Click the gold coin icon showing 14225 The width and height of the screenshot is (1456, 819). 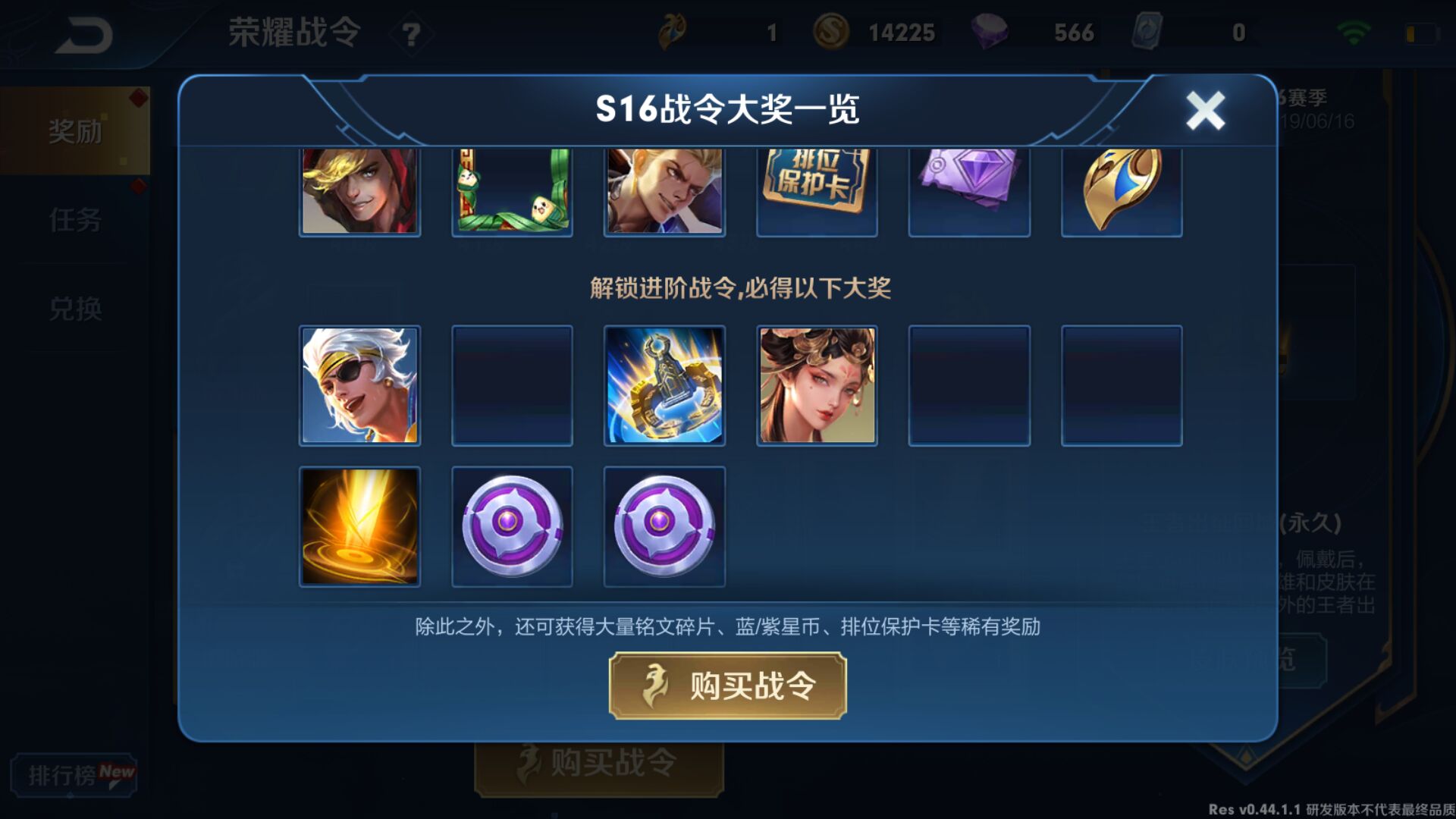[831, 32]
